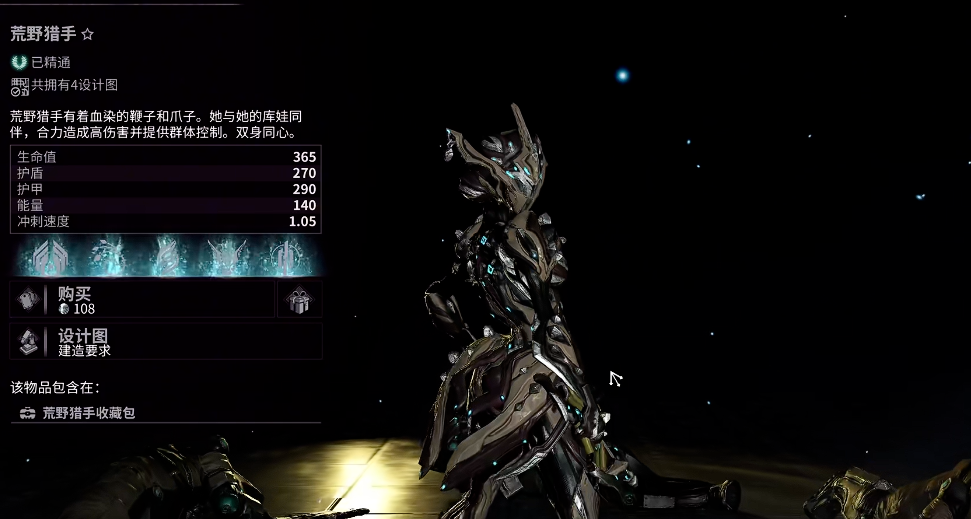Click the 购买 purchase button for 108 platinum
This screenshot has height=519, width=971.
click(142, 299)
